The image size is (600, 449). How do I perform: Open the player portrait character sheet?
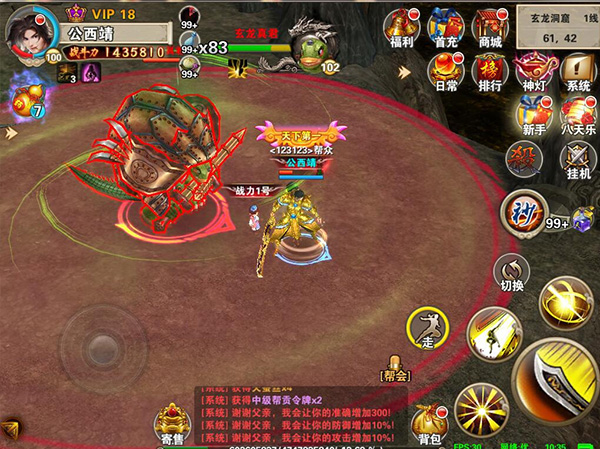tap(31, 31)
